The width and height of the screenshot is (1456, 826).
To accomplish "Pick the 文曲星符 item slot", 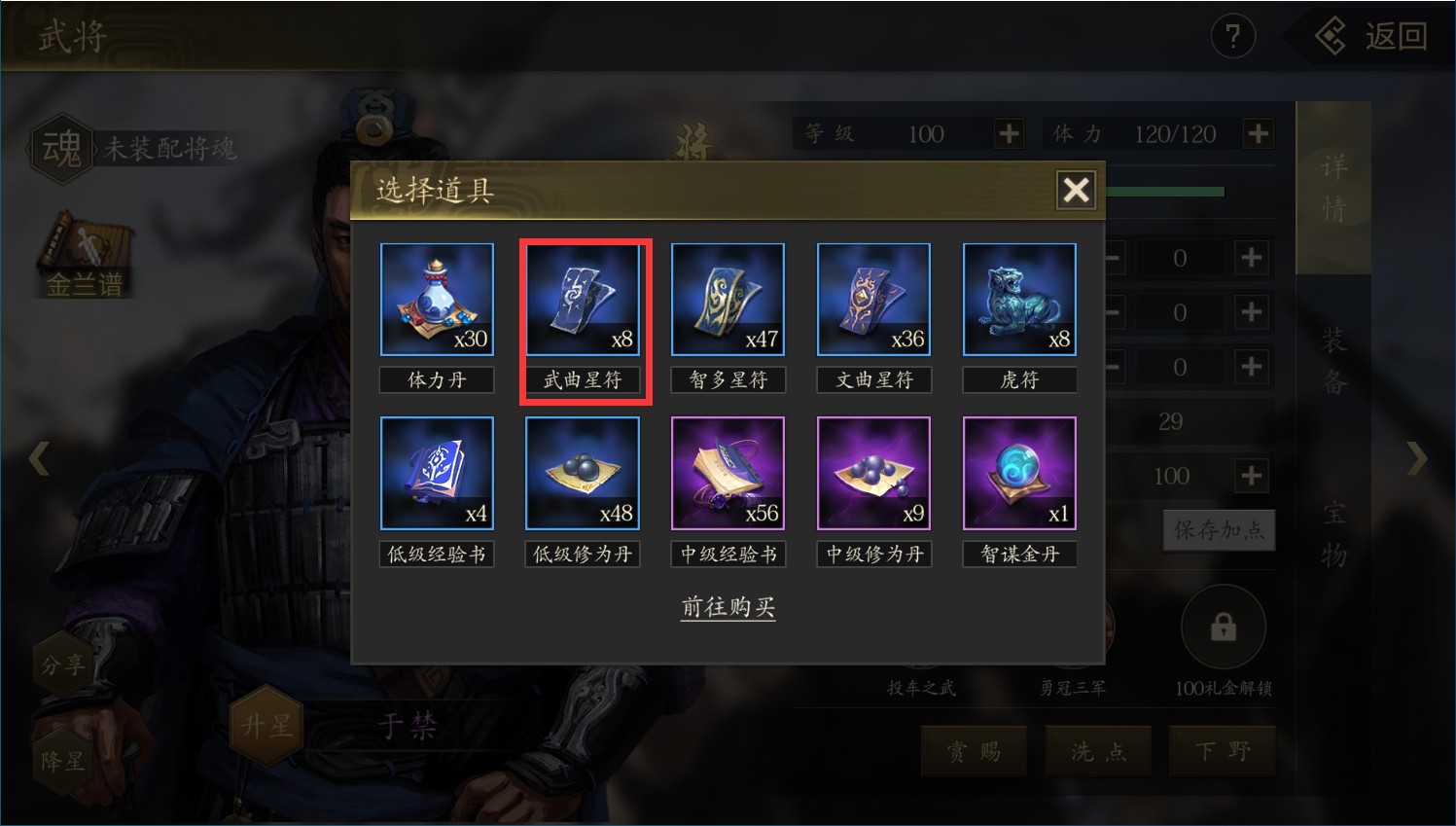I will coord(873,300).
